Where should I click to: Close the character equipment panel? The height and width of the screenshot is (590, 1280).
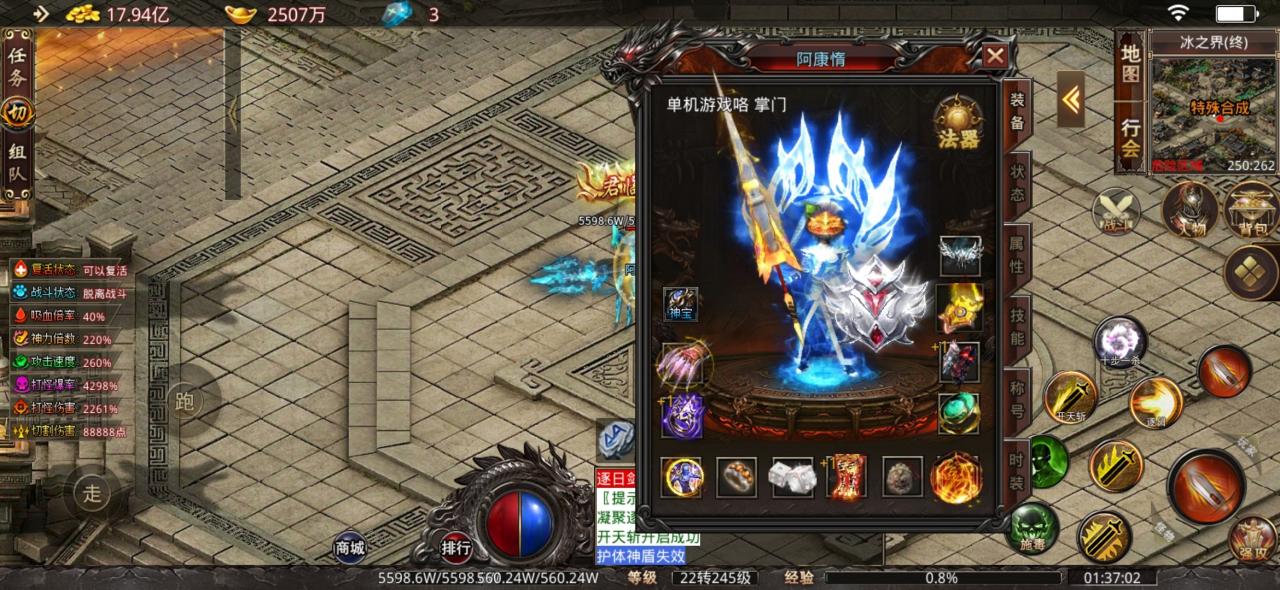[x=995, y=56]
